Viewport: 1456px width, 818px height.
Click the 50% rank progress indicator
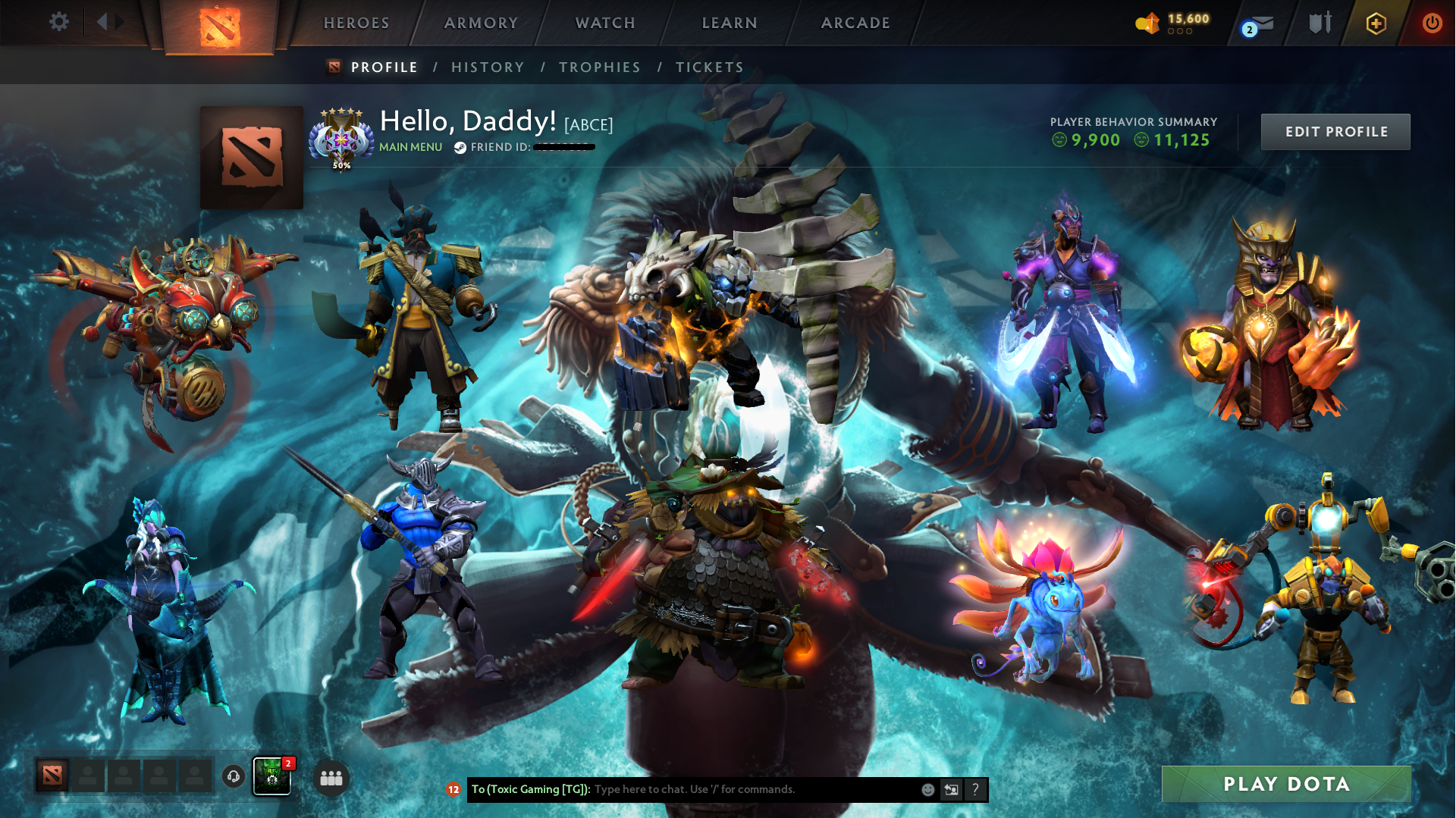point(341,164)
